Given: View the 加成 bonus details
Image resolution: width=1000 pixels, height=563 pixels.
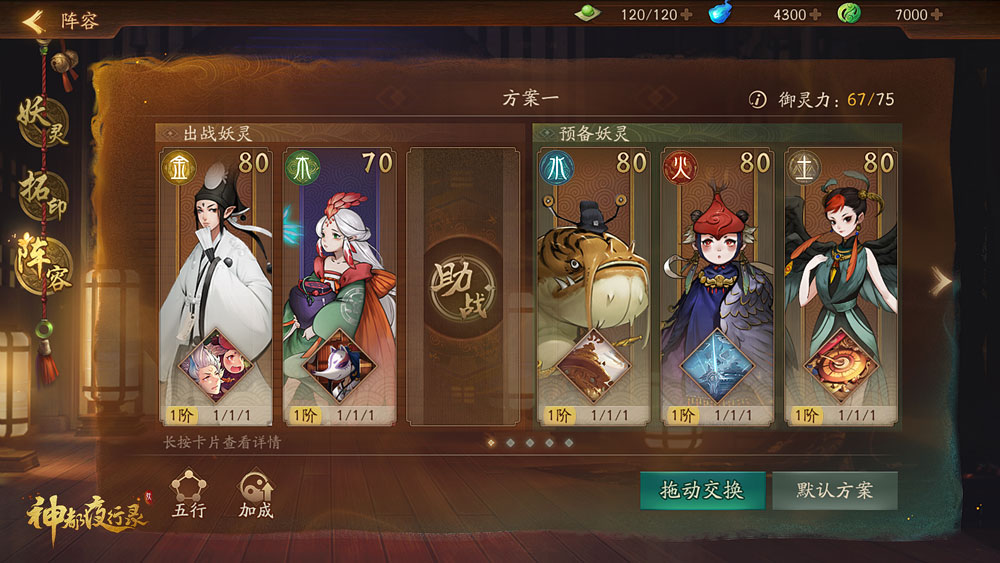Looking at the screenshot, I should pos(256,495).
